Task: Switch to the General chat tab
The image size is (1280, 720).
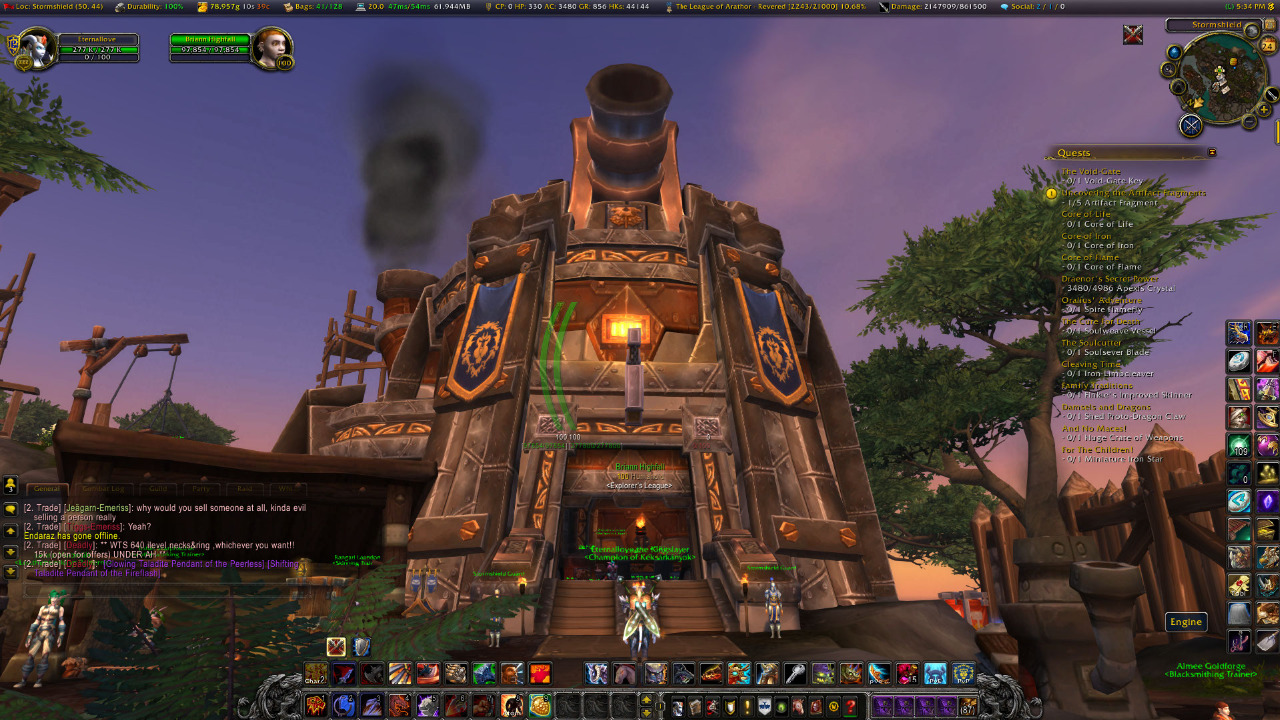Action: (x=46, y=489)
